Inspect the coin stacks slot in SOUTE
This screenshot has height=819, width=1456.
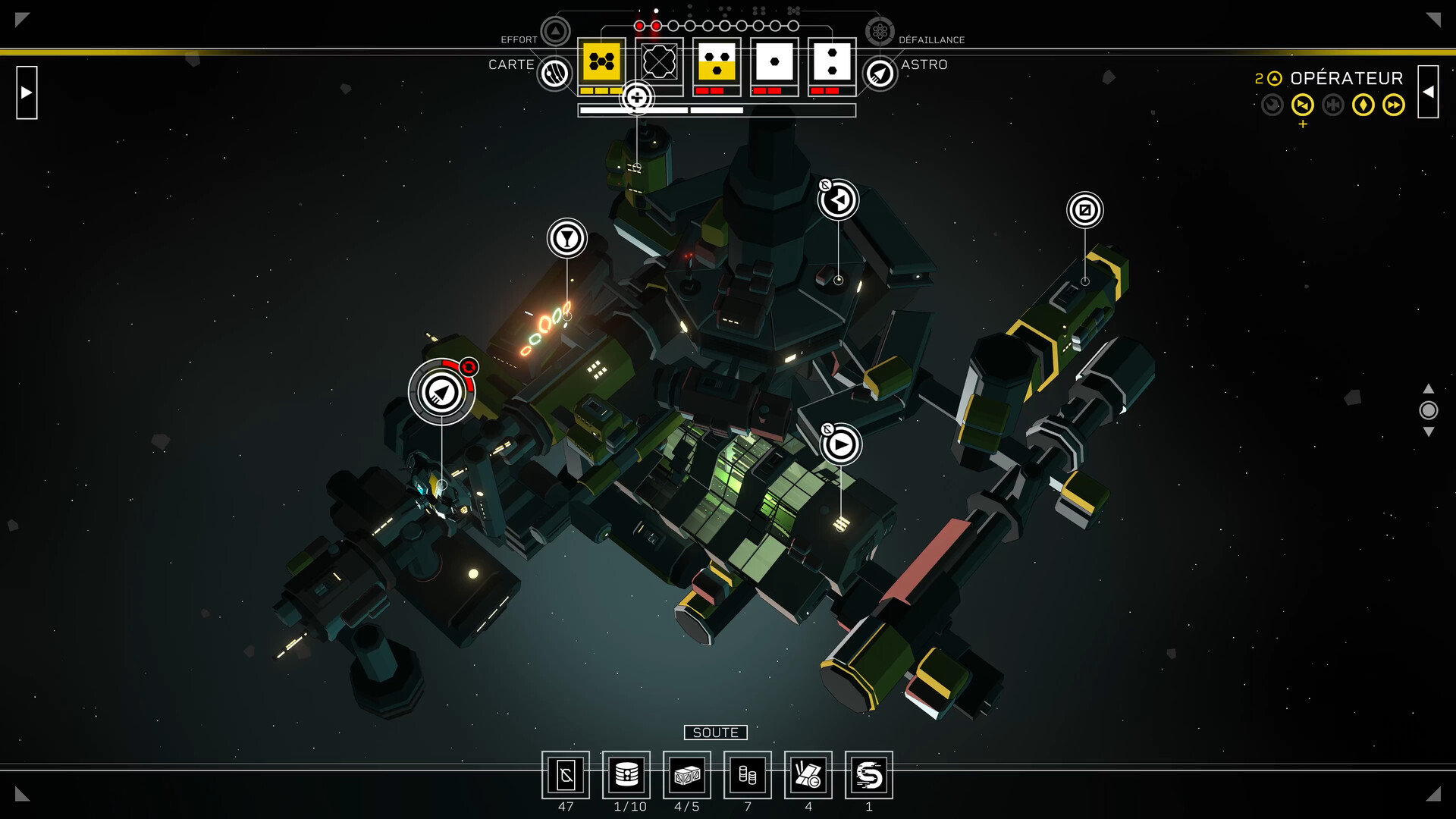748,775
